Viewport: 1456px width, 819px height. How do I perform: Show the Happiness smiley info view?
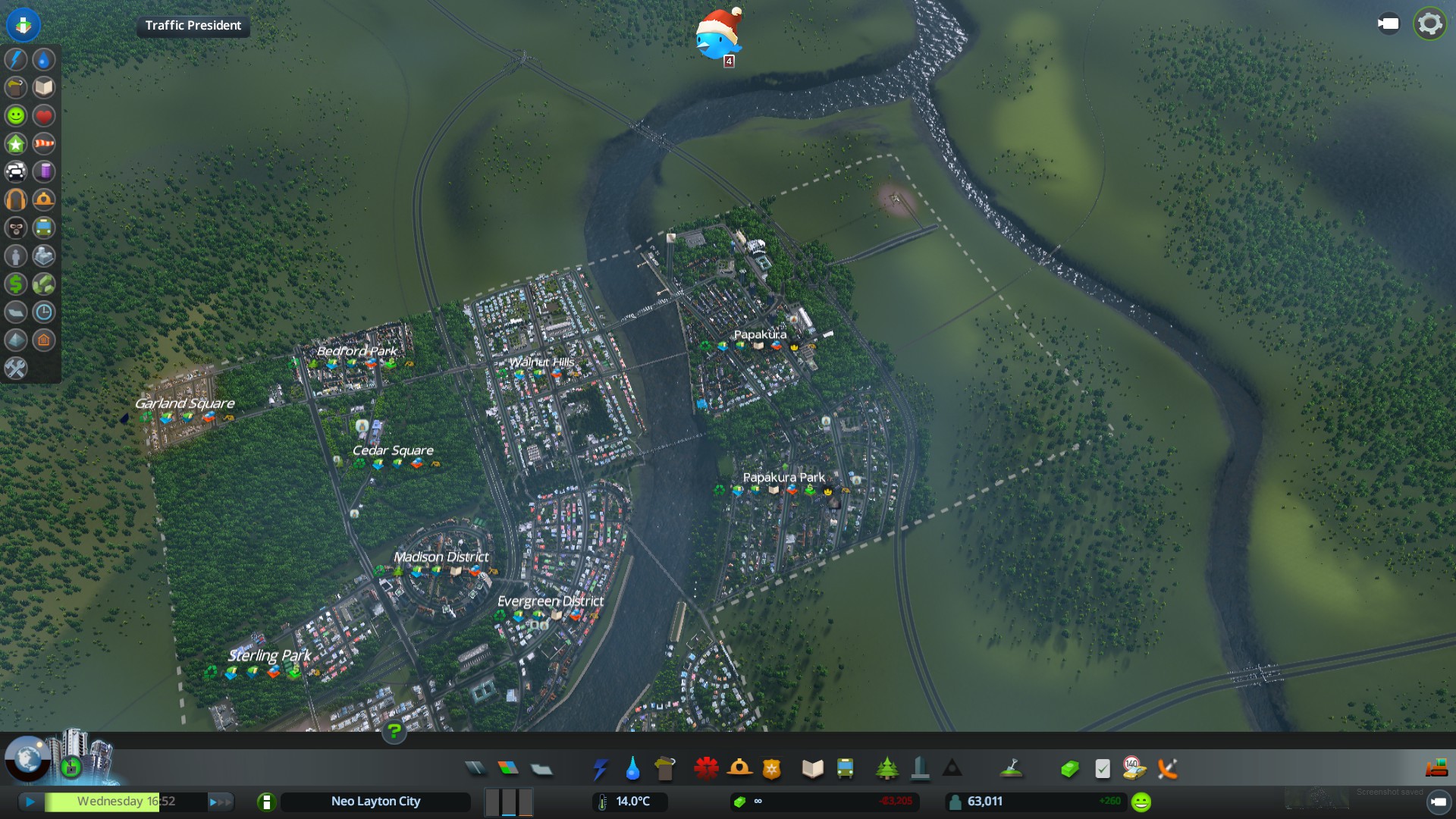[16, 115]
